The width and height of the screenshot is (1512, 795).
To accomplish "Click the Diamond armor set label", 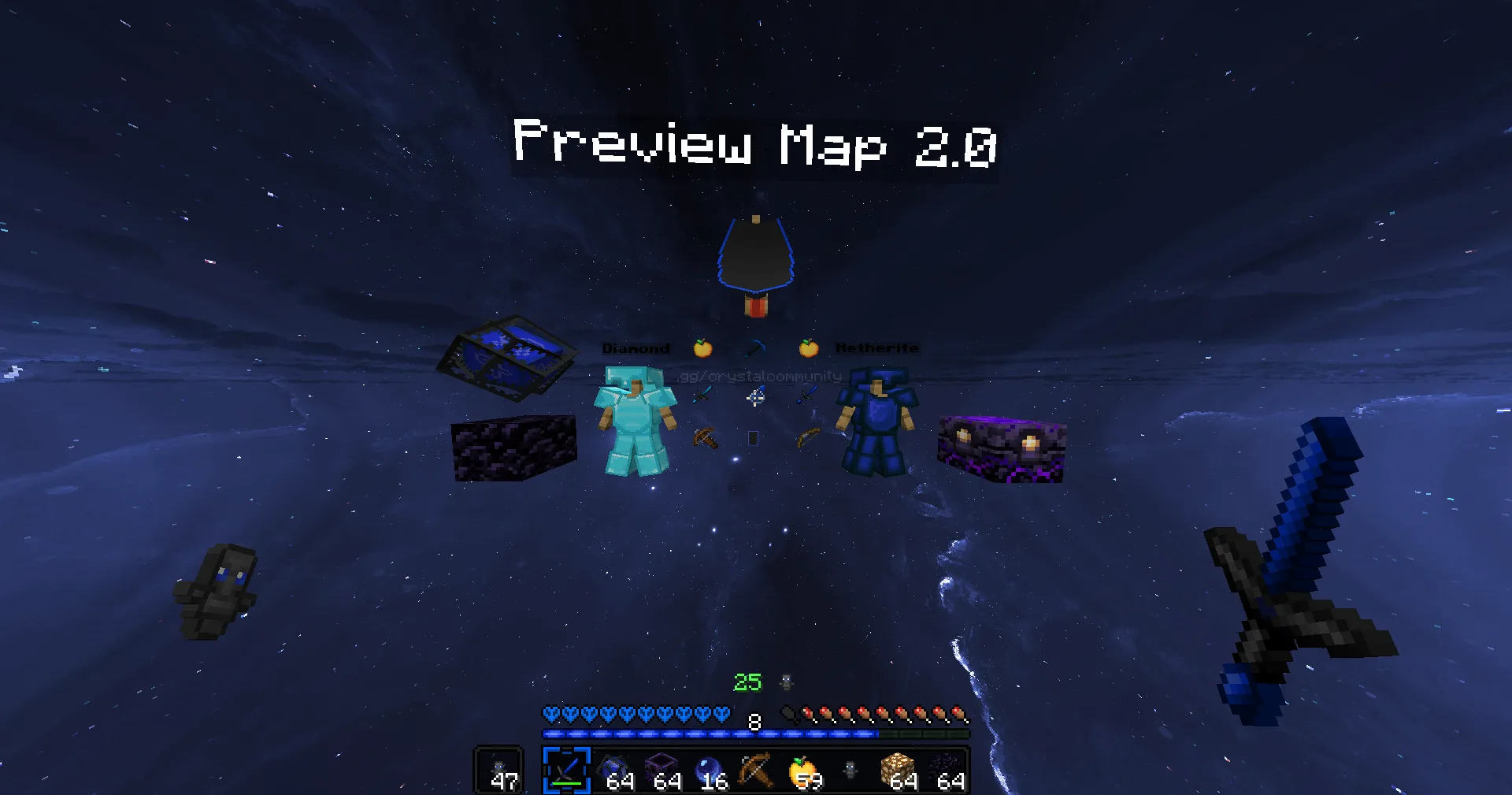I will (x=636, y=347).
